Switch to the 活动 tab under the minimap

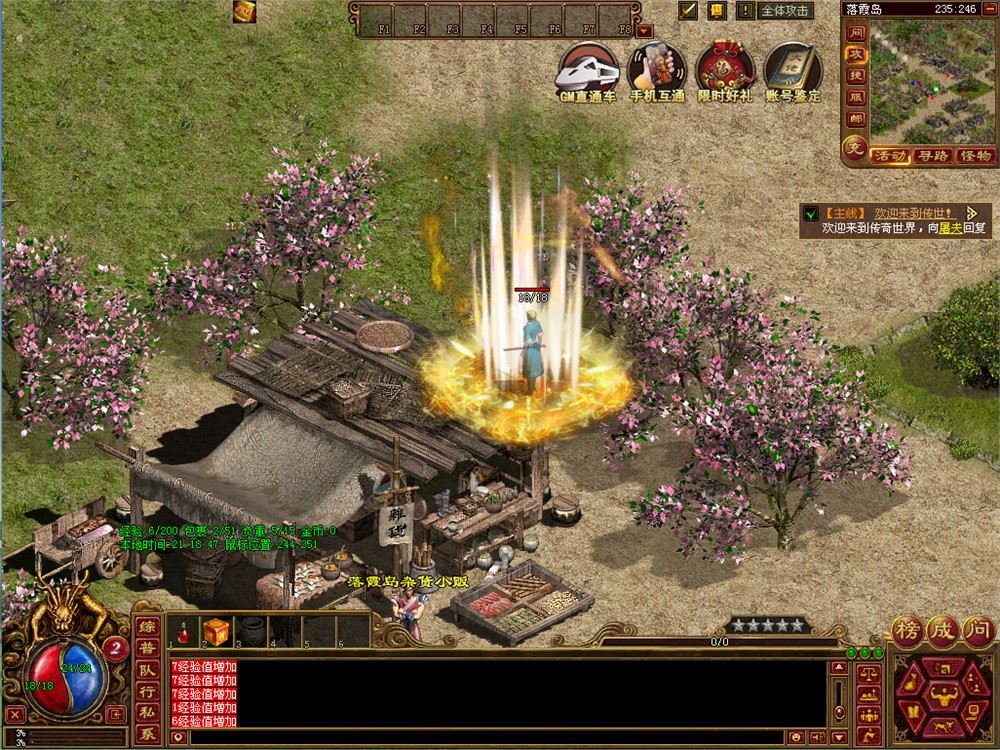(x=889, y=156)
